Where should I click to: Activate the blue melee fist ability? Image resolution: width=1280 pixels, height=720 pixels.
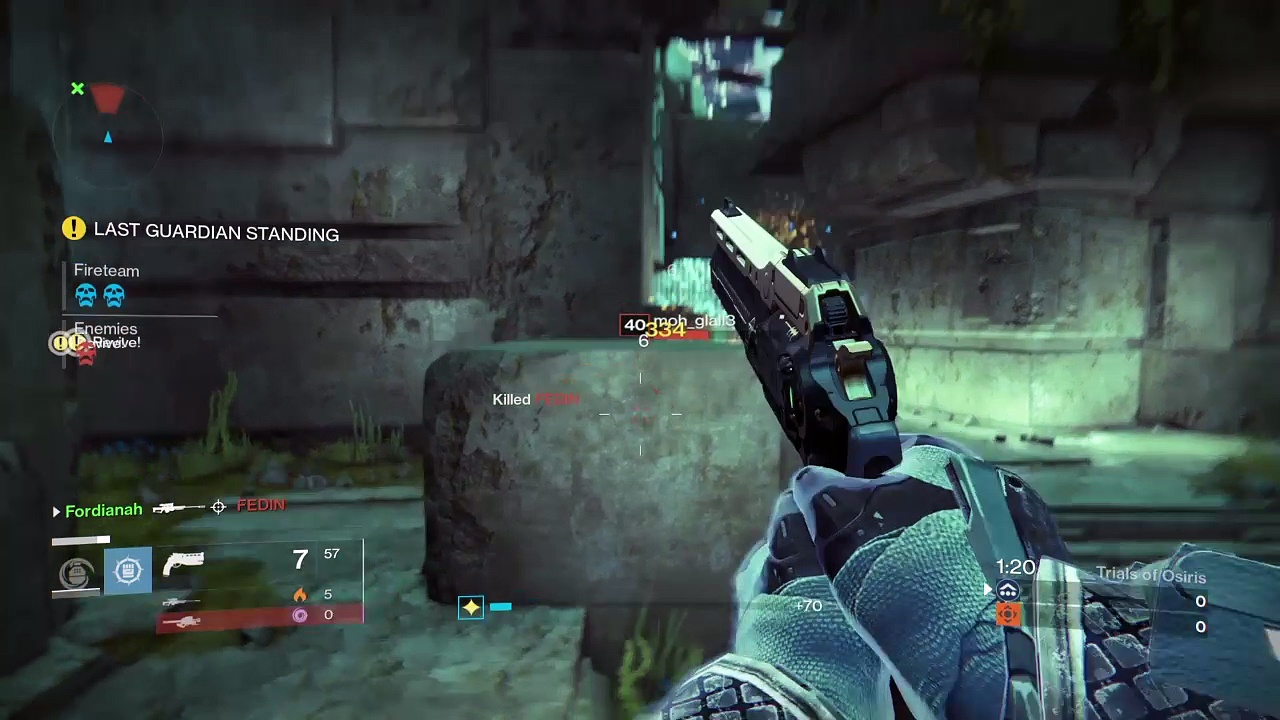coord(128,571)
